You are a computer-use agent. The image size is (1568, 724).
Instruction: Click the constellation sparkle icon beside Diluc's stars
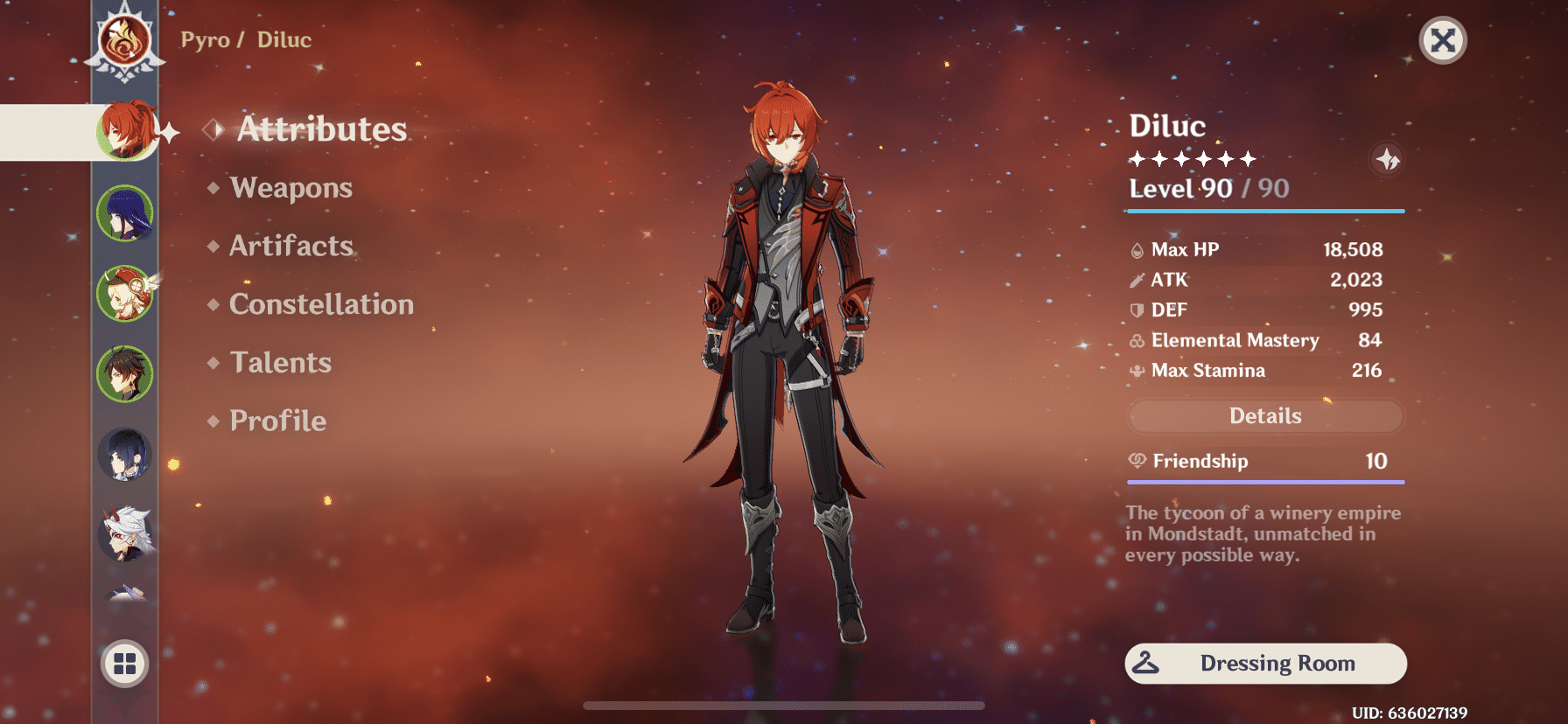click(1387, 160)
